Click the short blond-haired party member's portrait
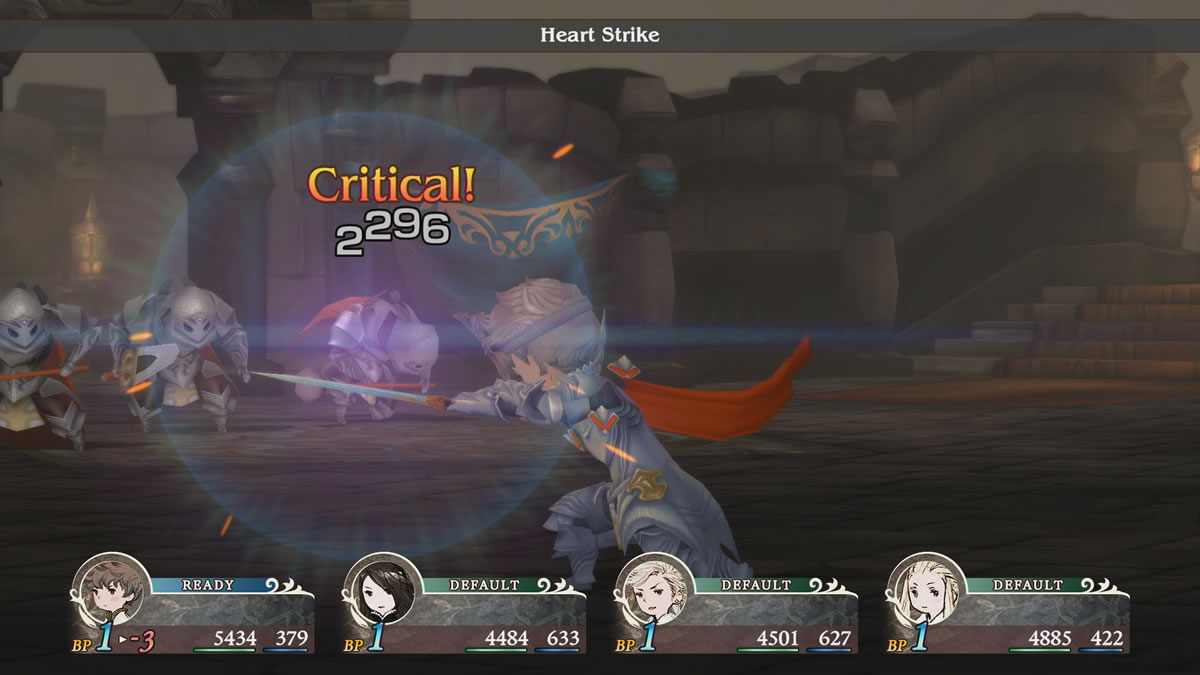Image resolution: width=1200 pixels, height=675 pixels. tap(653, 592)
